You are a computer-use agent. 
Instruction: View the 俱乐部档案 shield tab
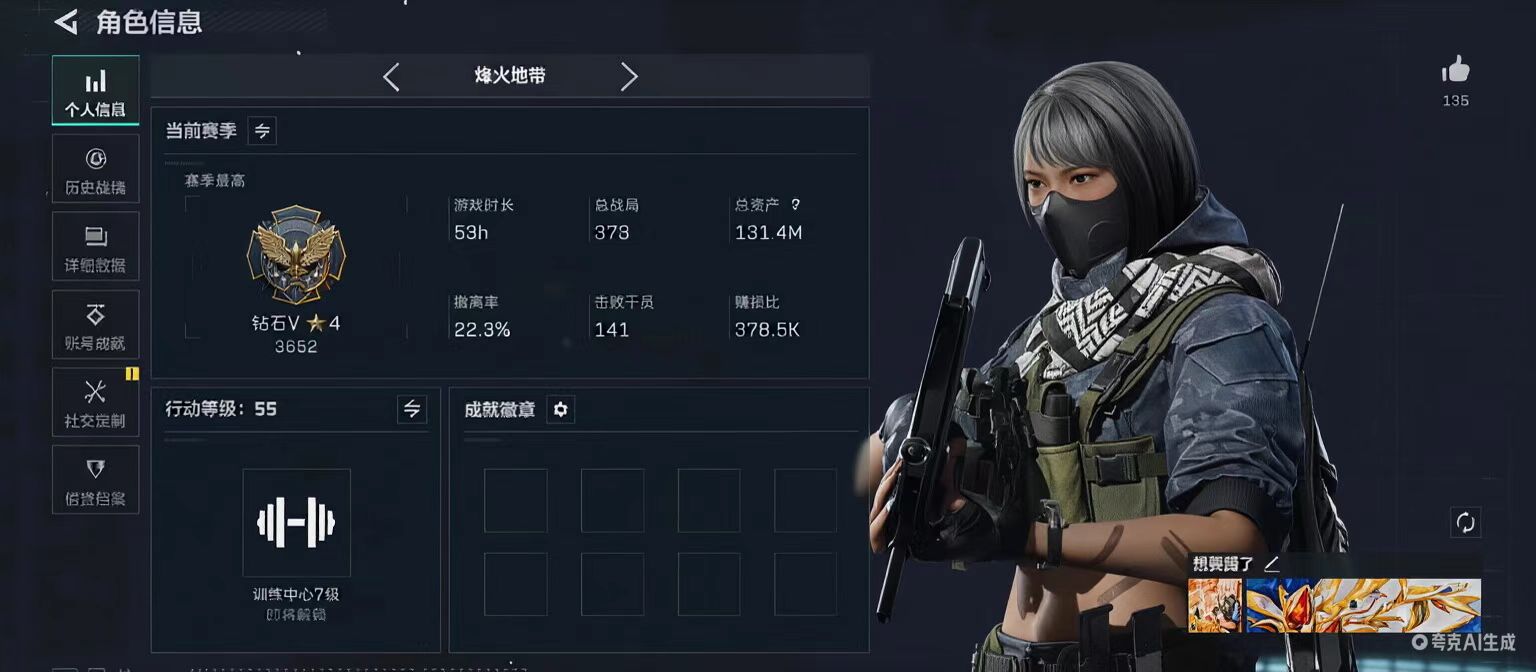95,480
